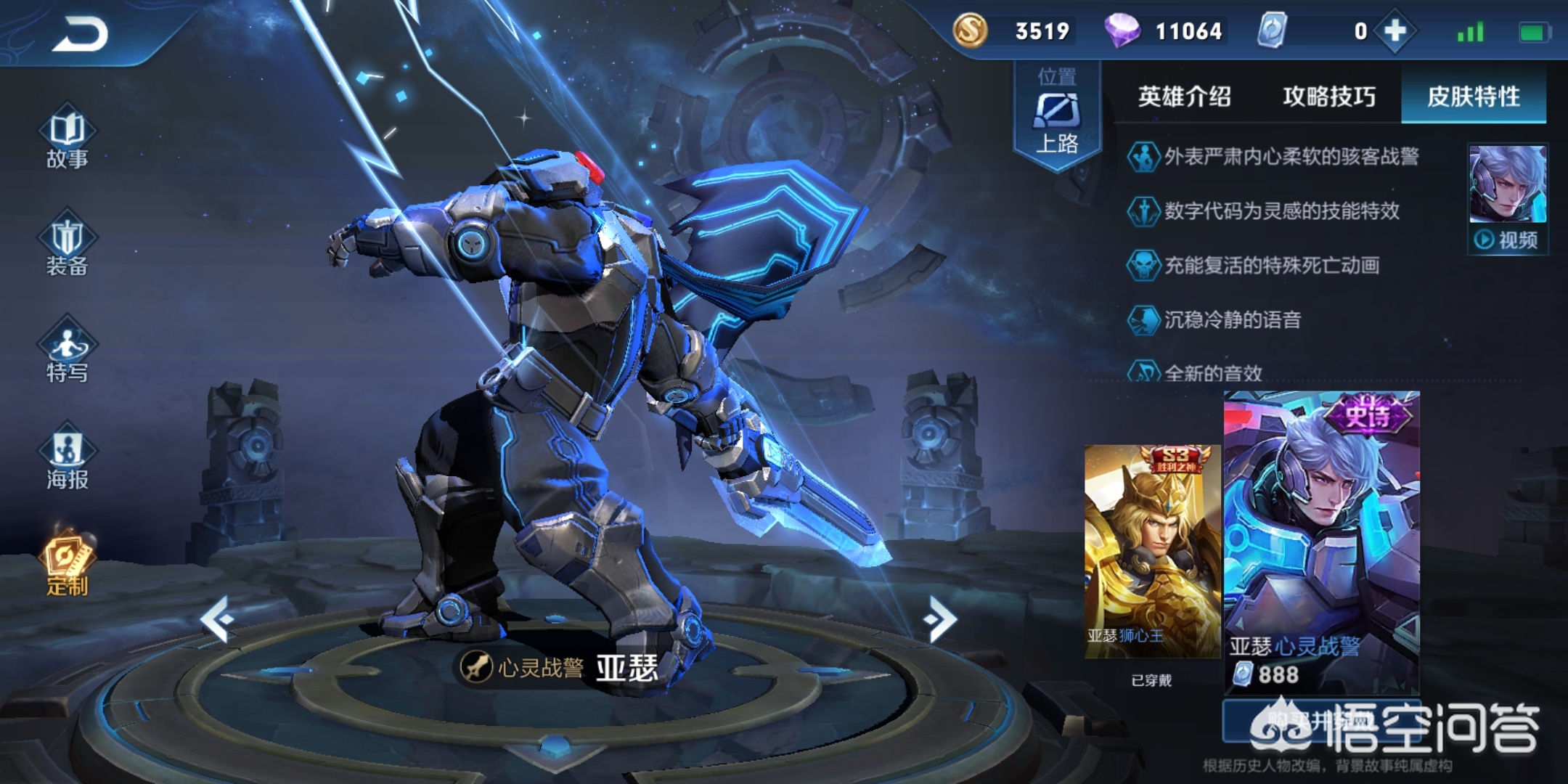Screen dimensions: 1568x784
Task: Select the 皮肤特性 tab
Action: click(1473, 97)
